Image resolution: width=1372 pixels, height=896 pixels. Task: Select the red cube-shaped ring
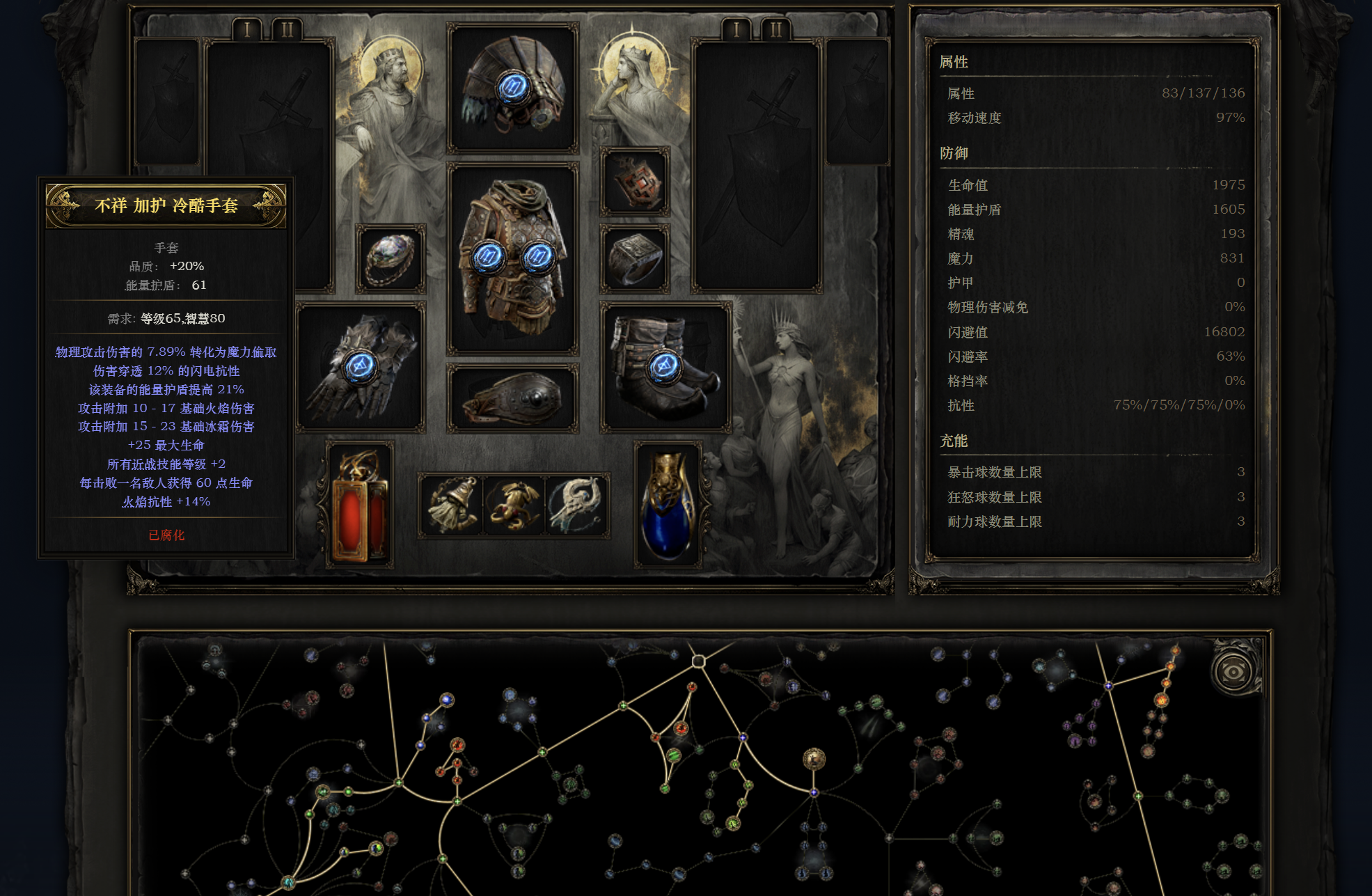point(635,181)
